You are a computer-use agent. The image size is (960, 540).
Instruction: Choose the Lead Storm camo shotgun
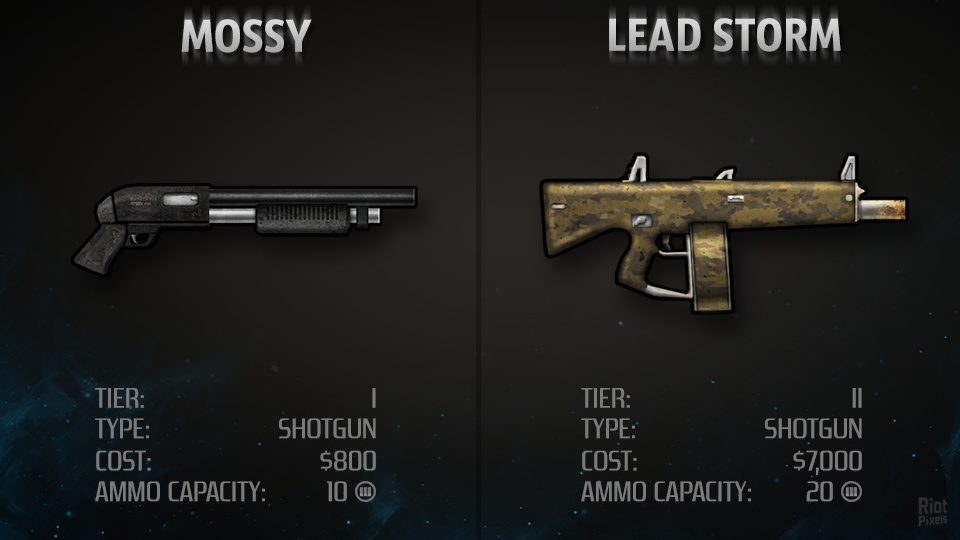700,225
